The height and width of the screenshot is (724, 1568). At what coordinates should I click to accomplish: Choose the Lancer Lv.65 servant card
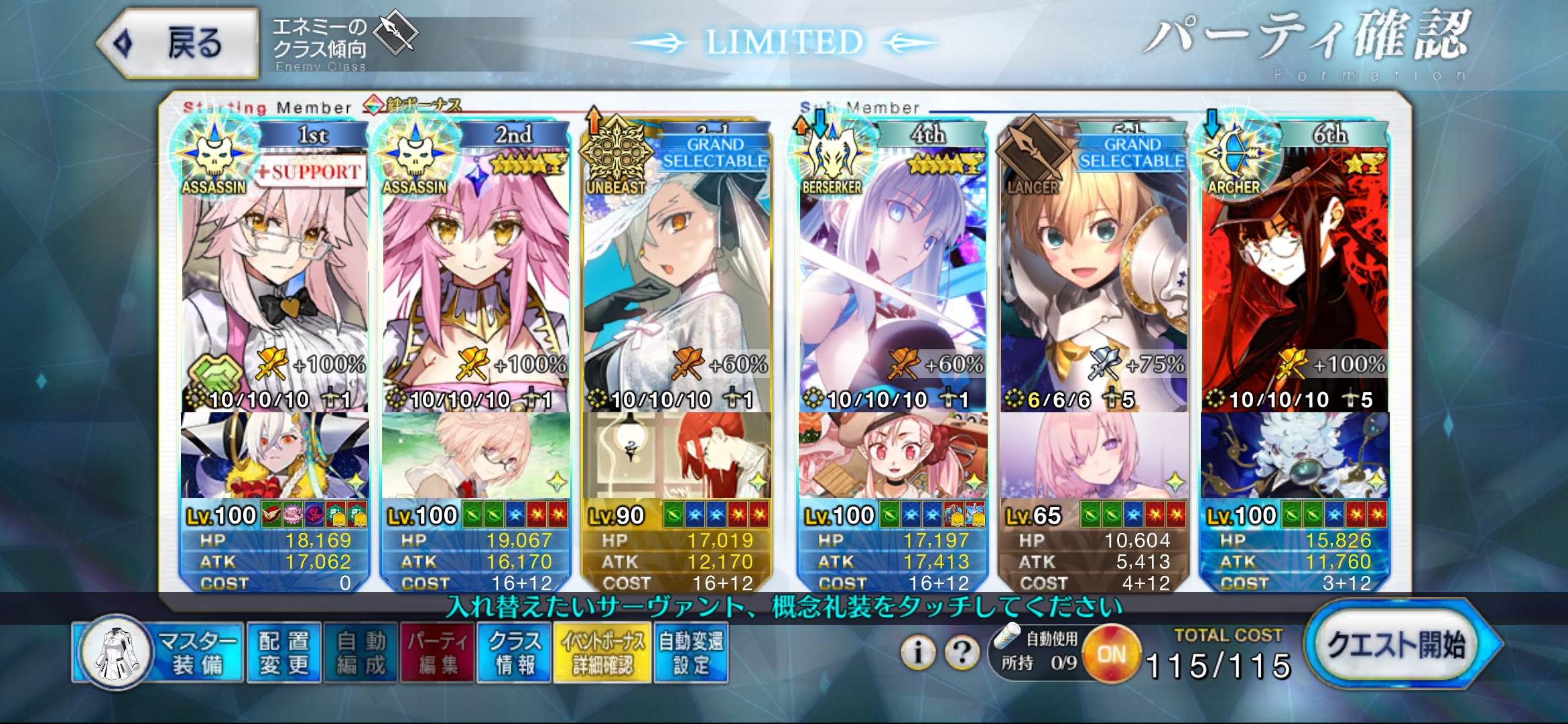[1094, 282]
